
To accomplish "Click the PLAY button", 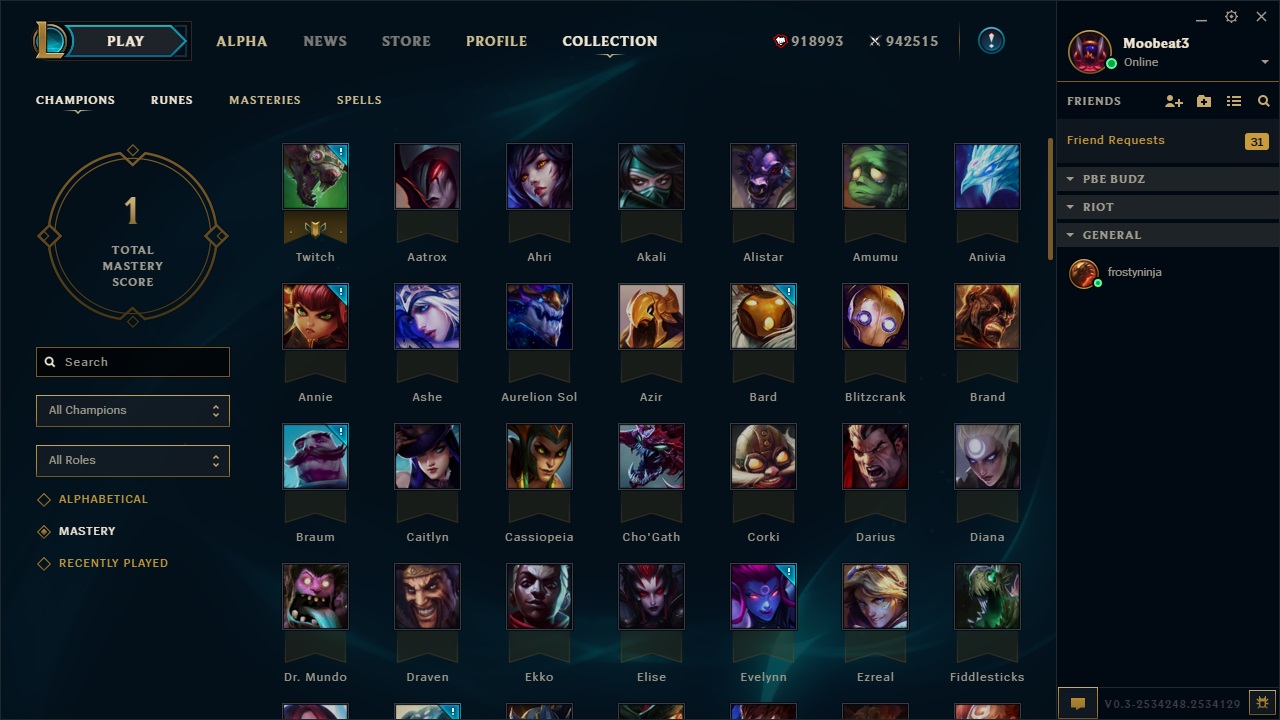I will click(x=125, y=41).
